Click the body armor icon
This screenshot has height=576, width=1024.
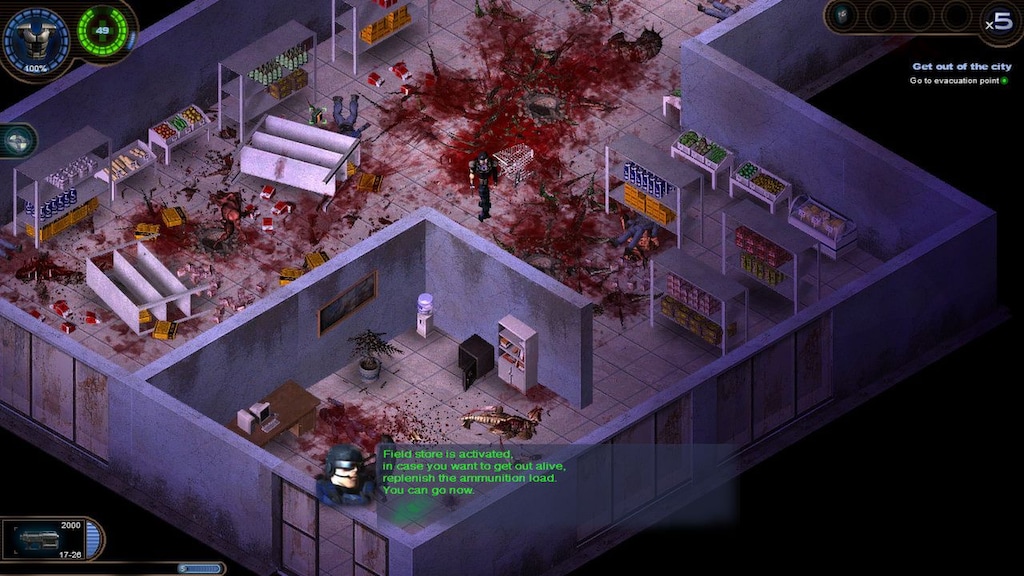pyautogui.click(x=36, y=38)
